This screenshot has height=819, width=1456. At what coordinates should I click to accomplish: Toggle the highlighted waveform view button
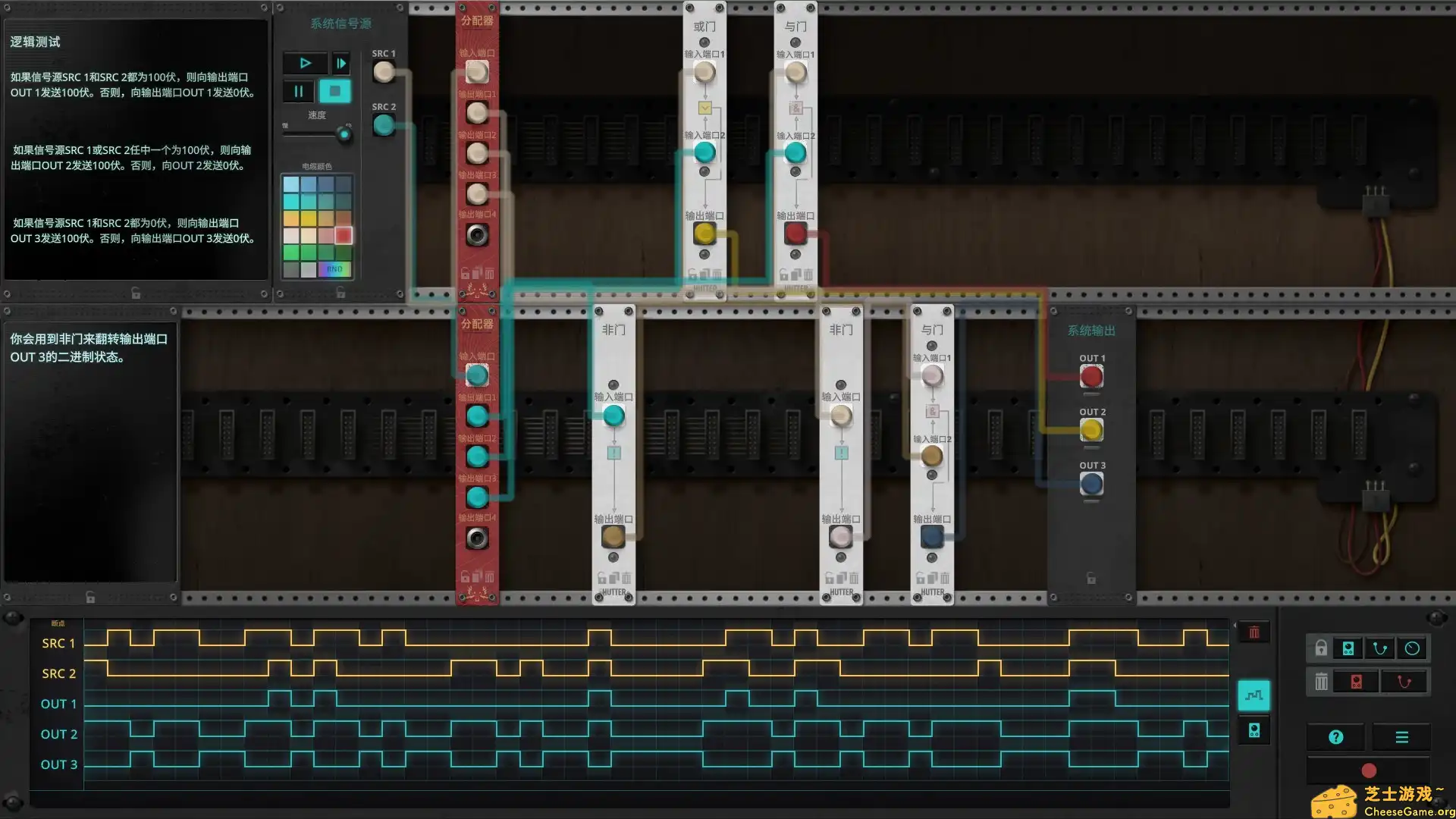1254,695
